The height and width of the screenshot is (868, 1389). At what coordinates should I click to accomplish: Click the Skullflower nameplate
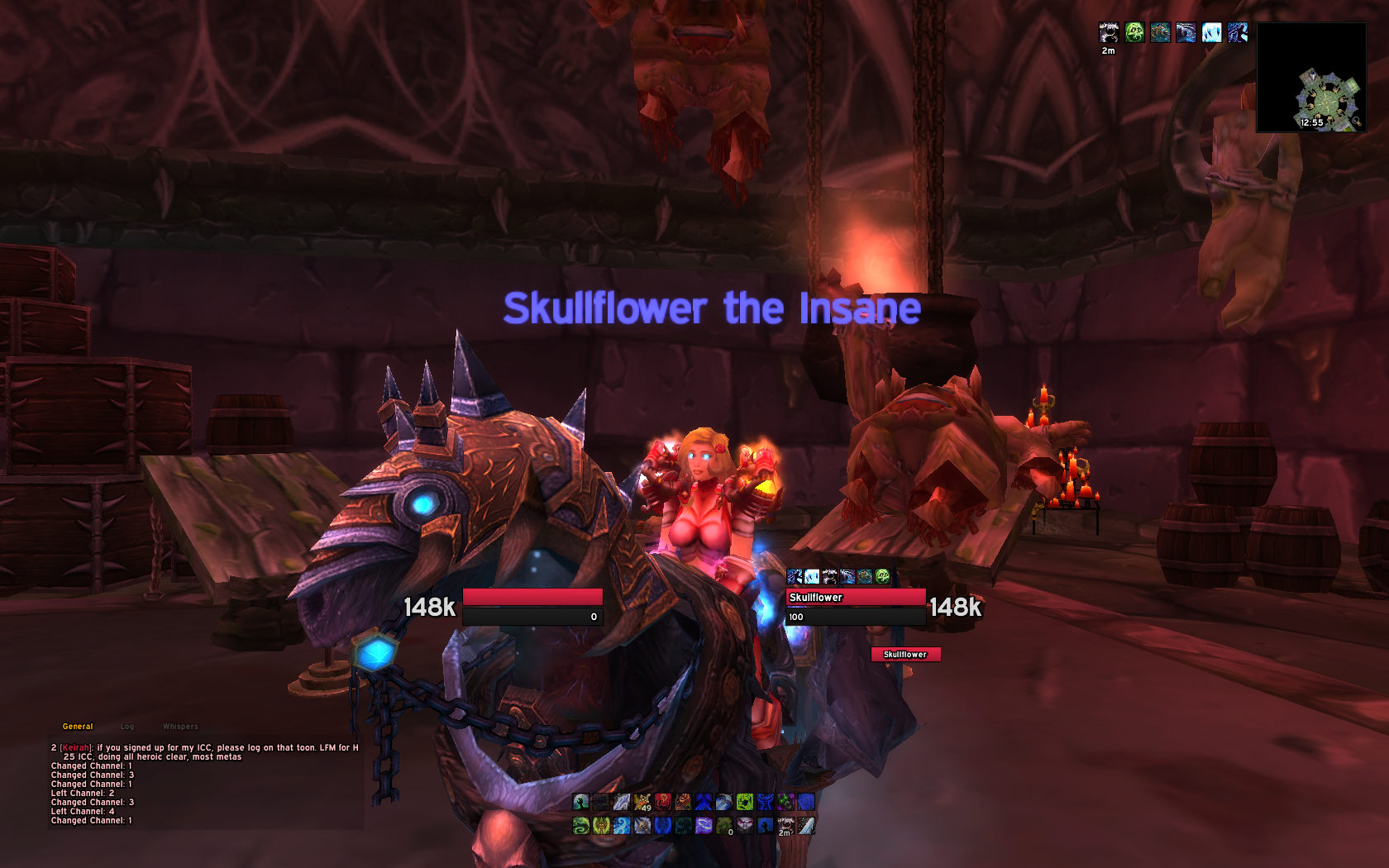point(908,653)
